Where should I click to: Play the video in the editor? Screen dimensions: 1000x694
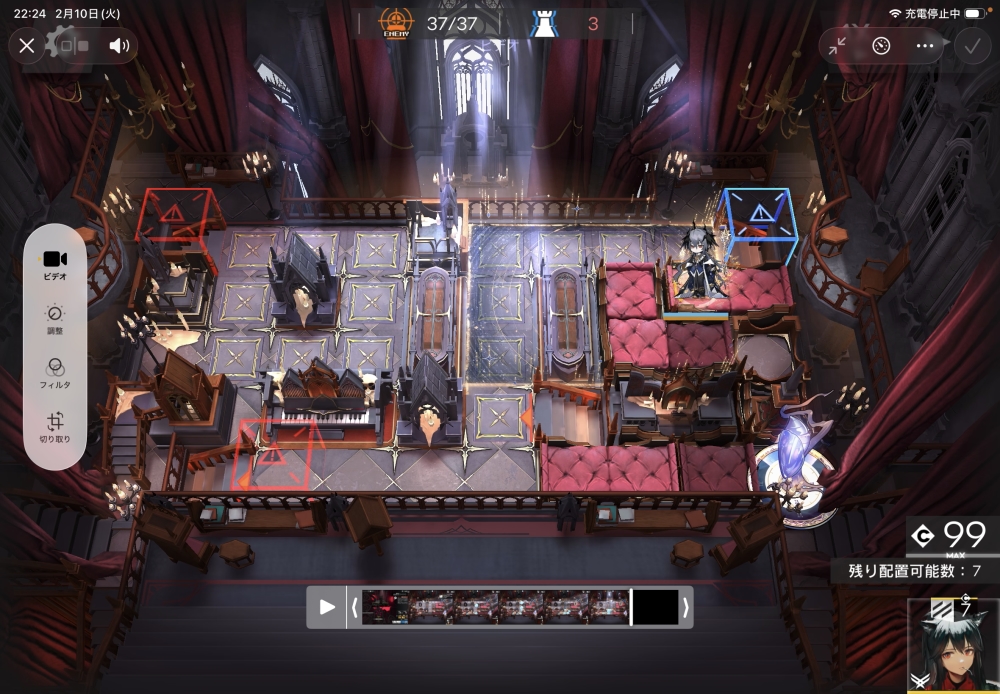327,607
